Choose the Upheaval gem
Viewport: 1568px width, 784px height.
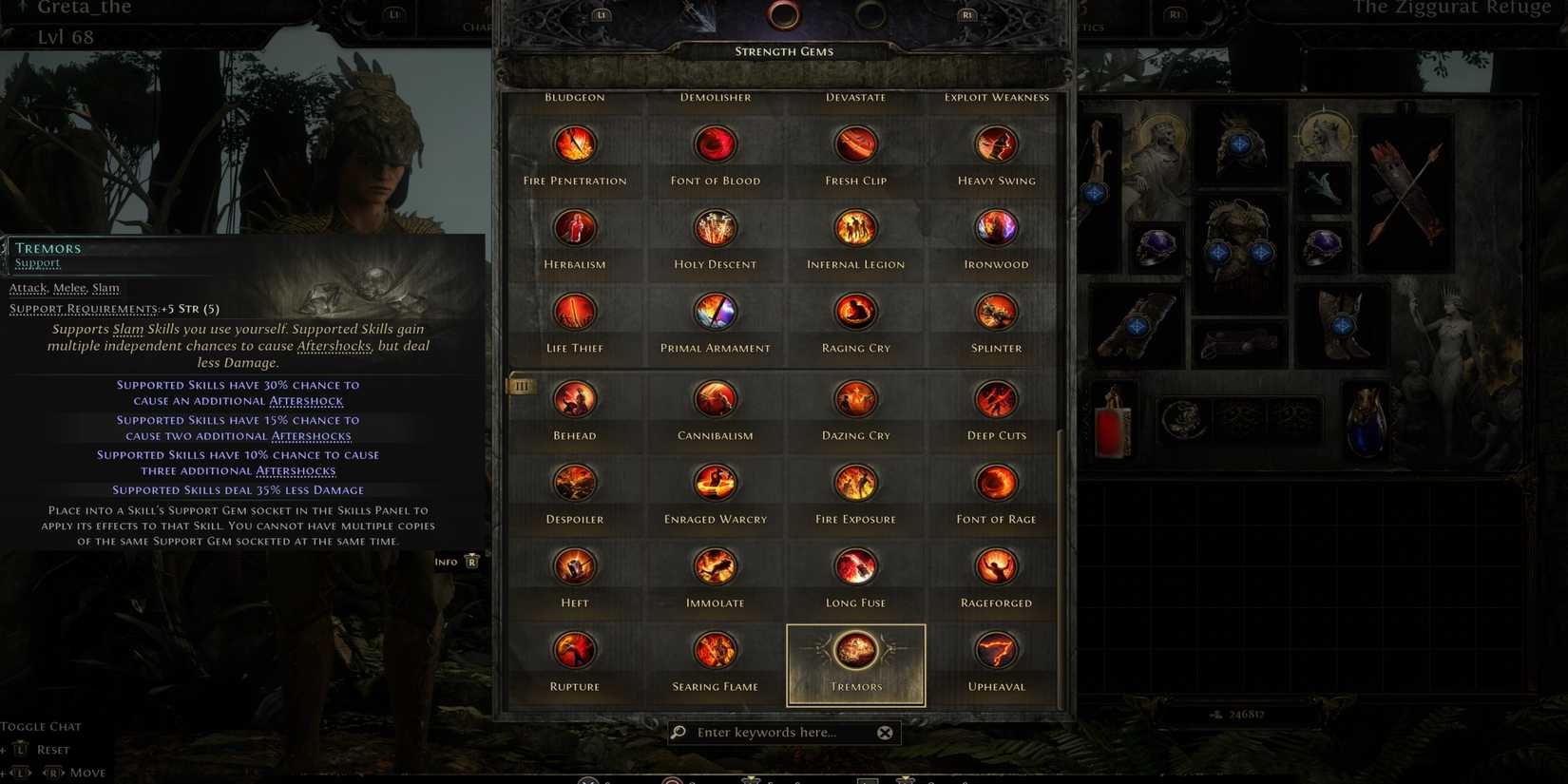pyautogui.click(x=995, y=651)
